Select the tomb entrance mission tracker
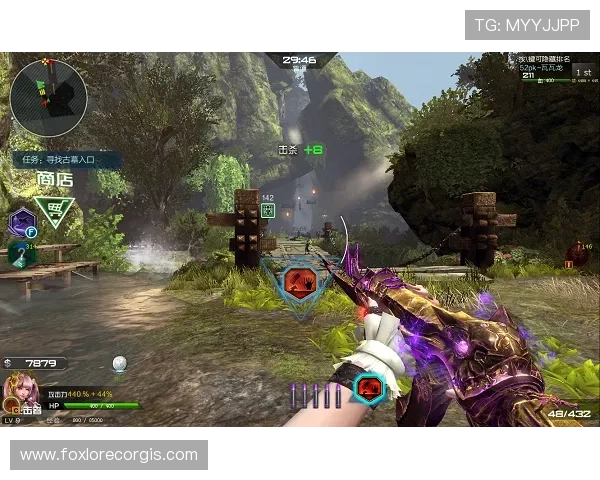 click(66, 159)
